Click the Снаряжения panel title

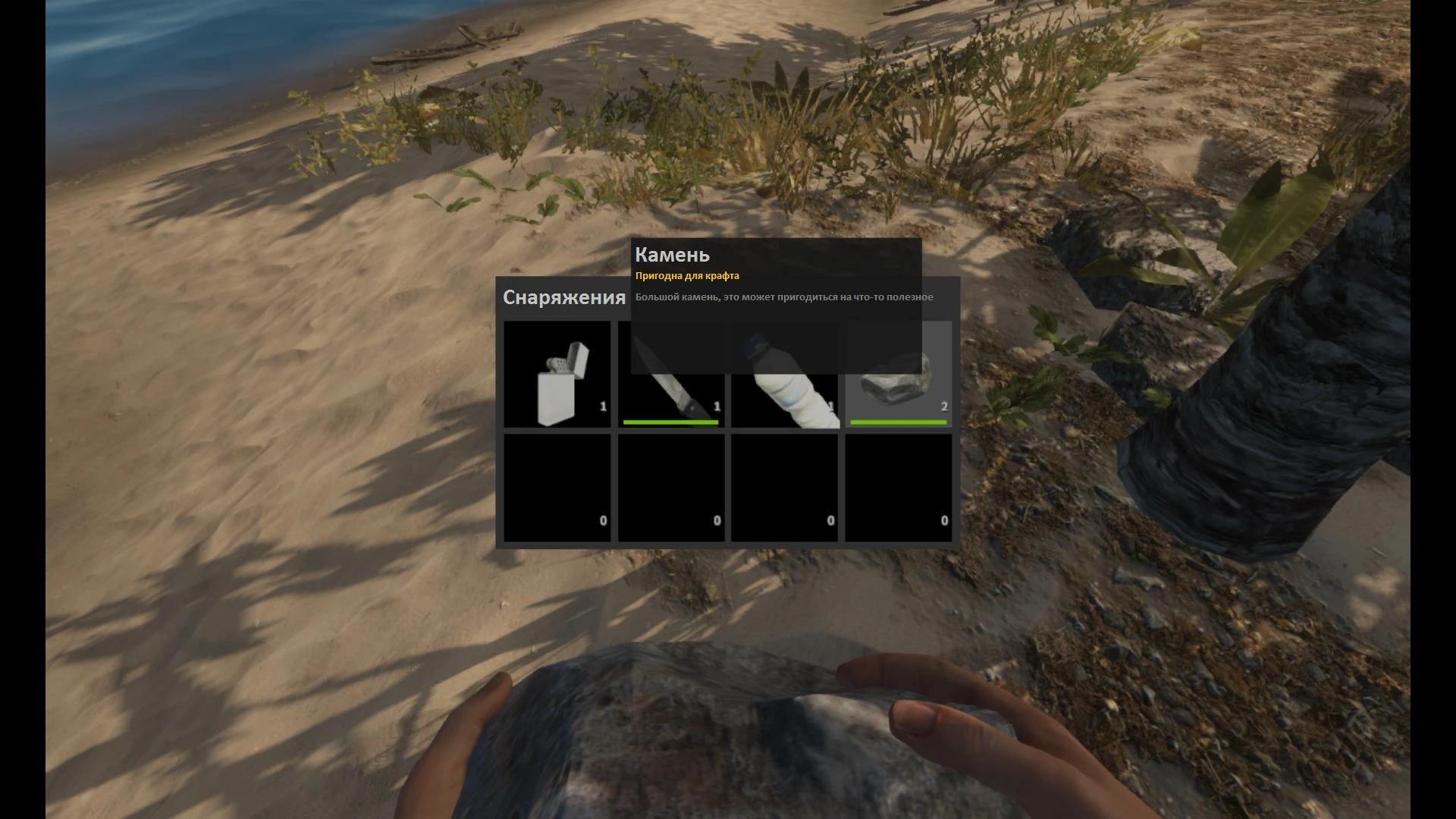point(561,297)
